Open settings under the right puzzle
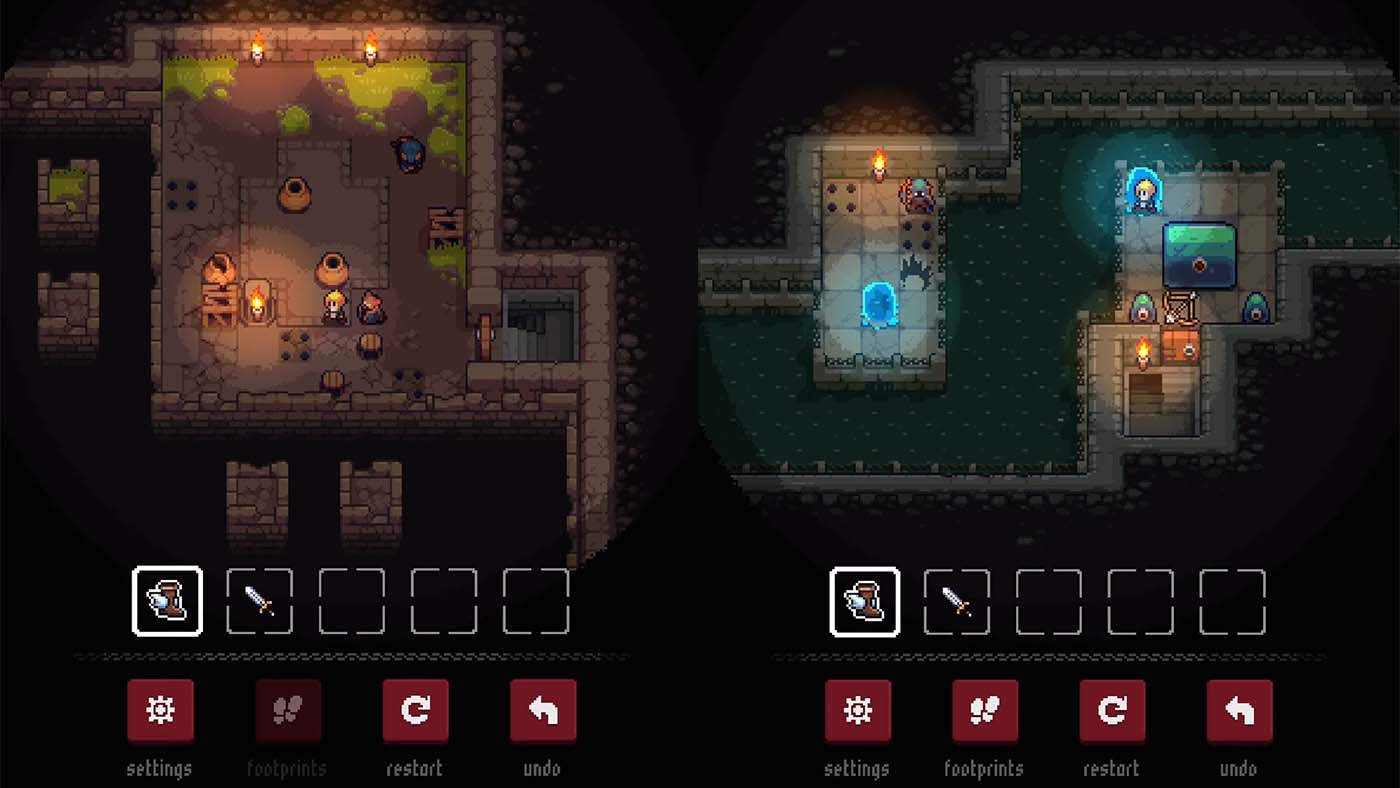This screenshot has height=788, width=1400. (857, 710)
